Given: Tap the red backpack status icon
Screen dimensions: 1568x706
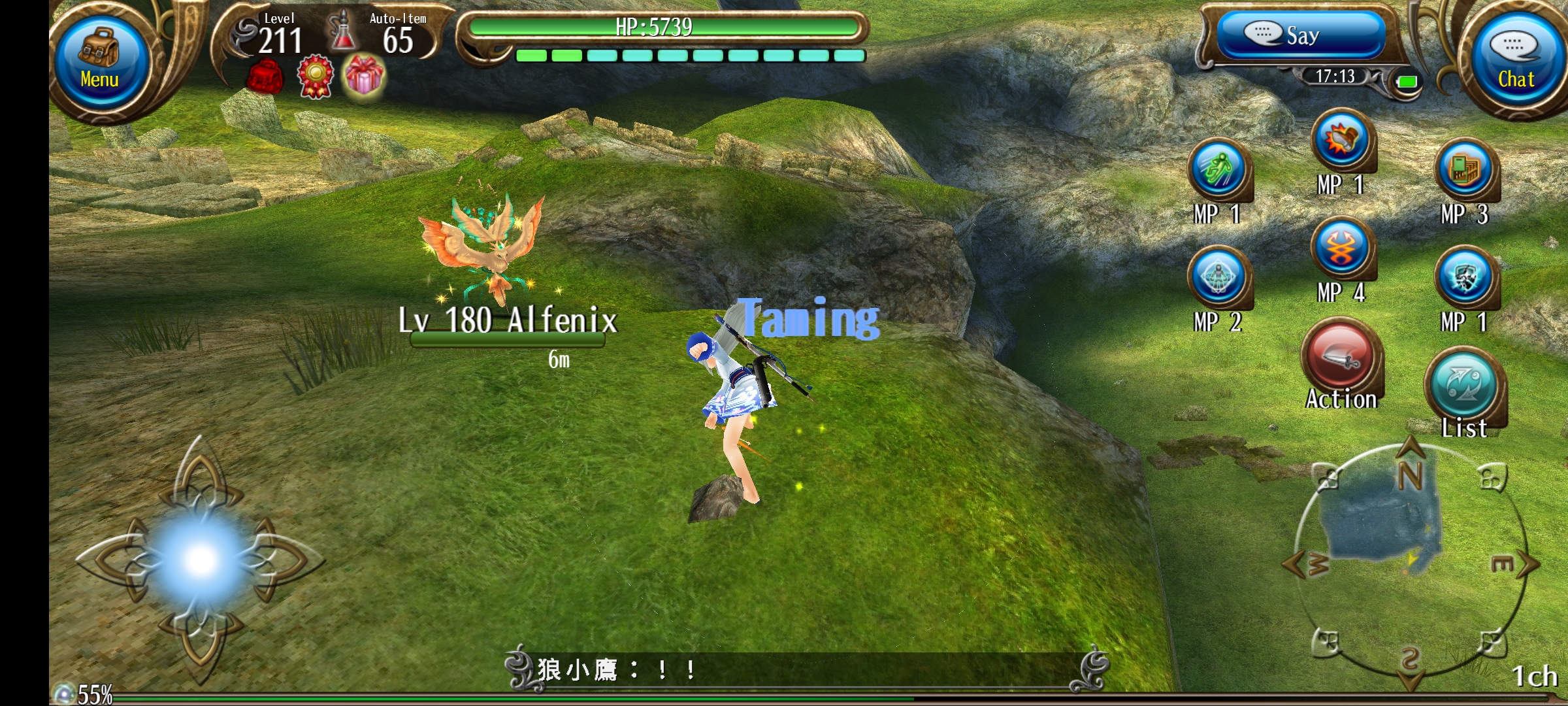Looking at the screenshot, I should pos(265,77).
